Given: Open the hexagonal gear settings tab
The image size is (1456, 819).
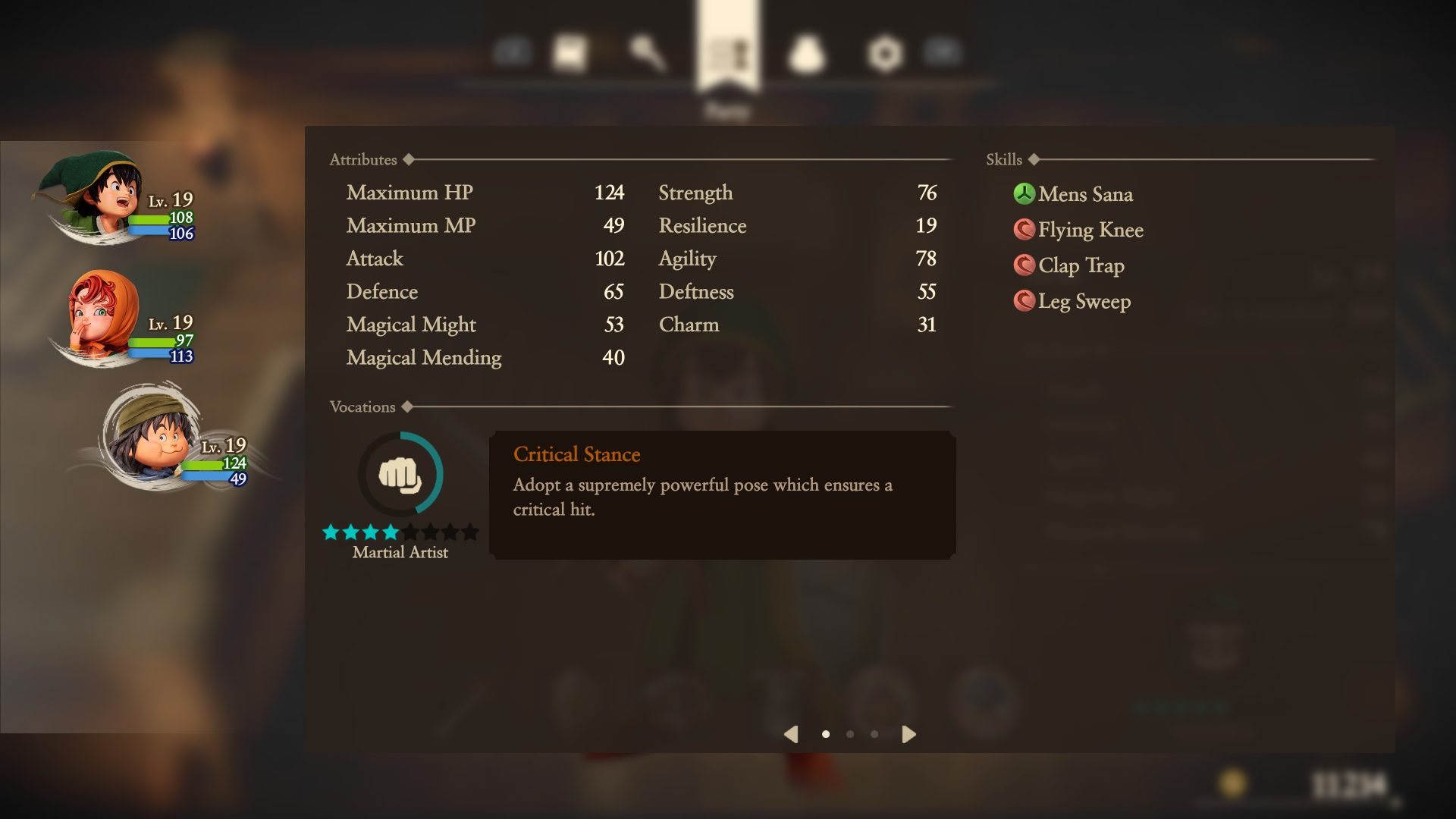Looking at the screenshot, I should tap(885, 54).
